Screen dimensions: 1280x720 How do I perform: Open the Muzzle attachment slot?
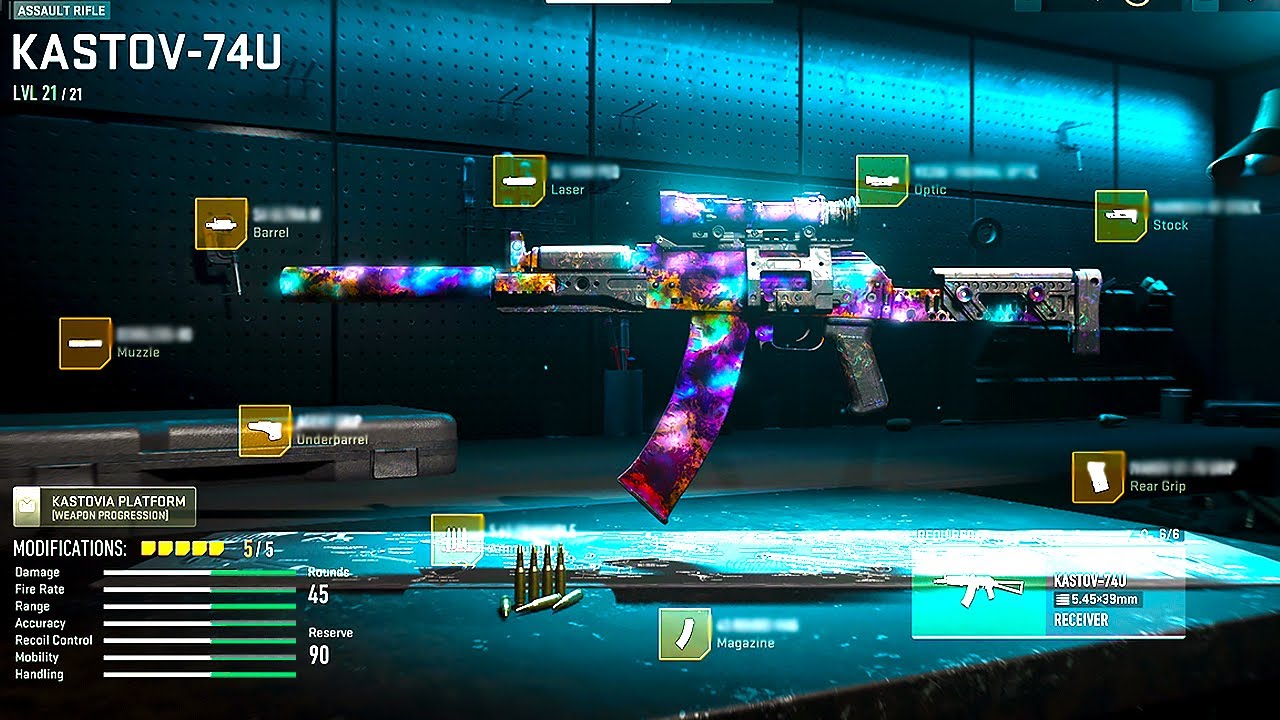85,343
